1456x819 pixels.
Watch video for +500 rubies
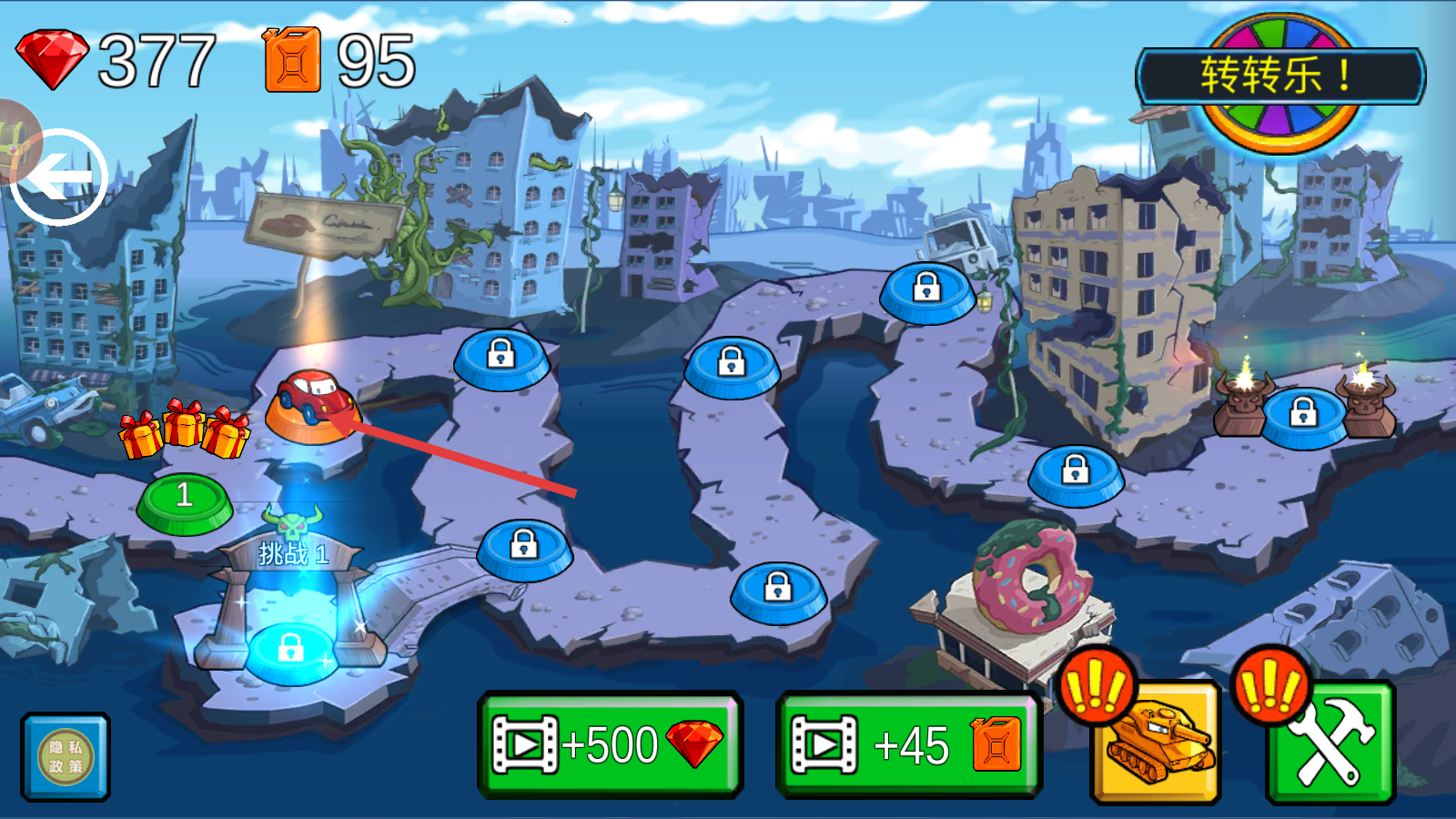tap(610, 744)
